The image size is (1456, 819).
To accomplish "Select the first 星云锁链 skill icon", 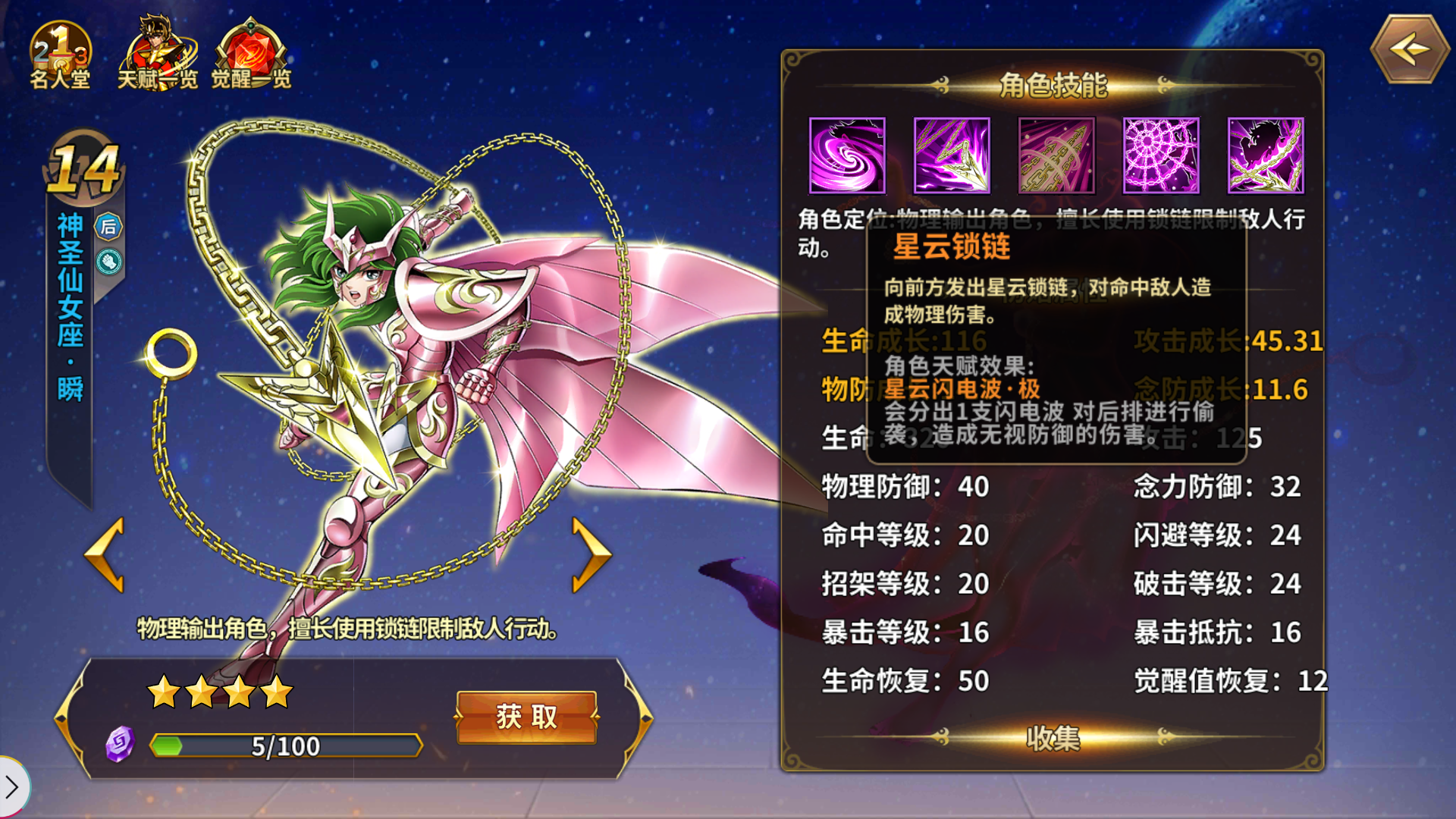I will pyautogui.click(x=847, y=155).
